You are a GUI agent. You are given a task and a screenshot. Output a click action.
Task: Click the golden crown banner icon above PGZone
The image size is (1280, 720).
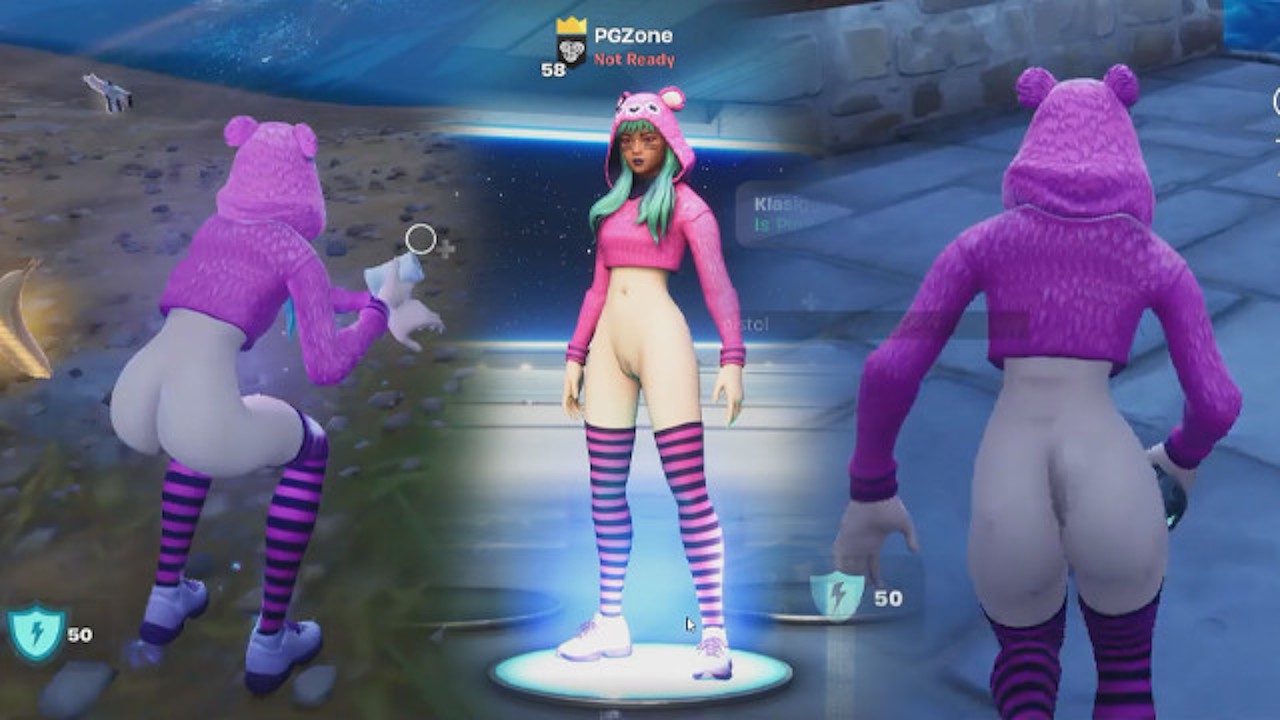click(x=572, y=24)
